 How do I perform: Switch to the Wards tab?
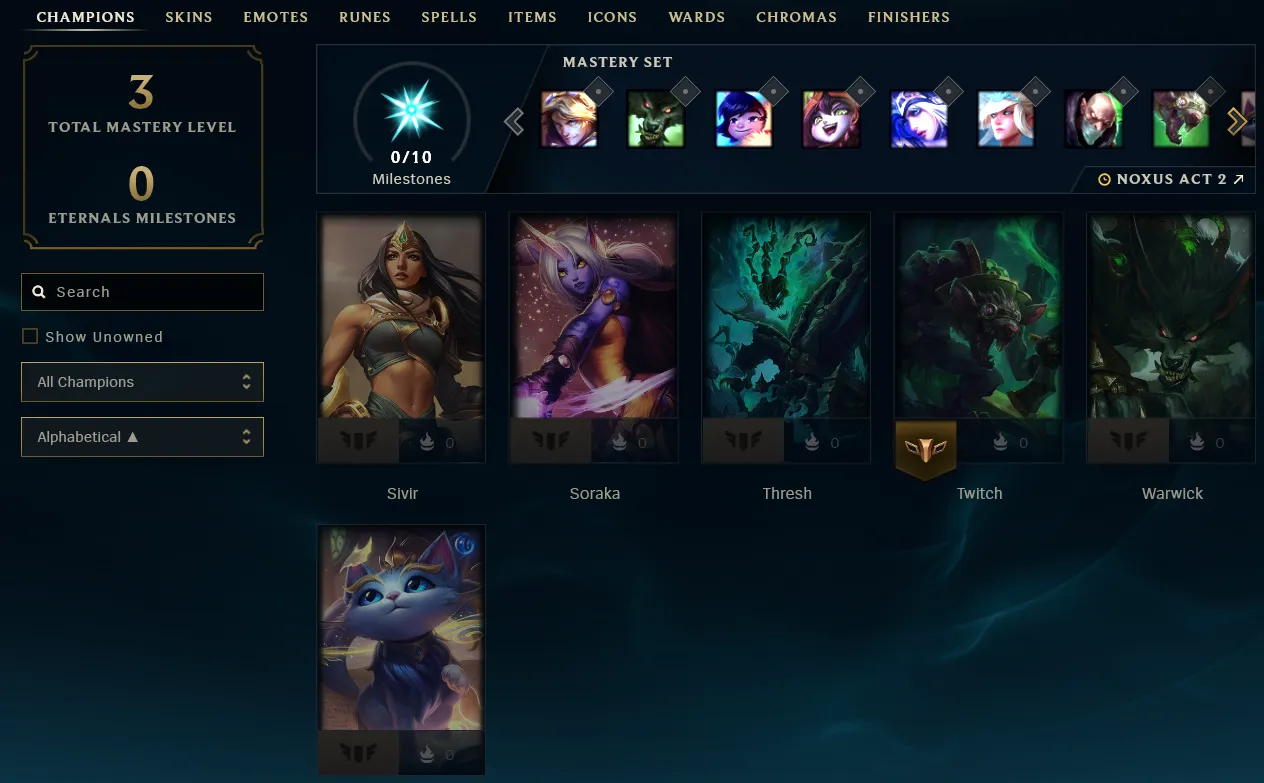(696, 17)
